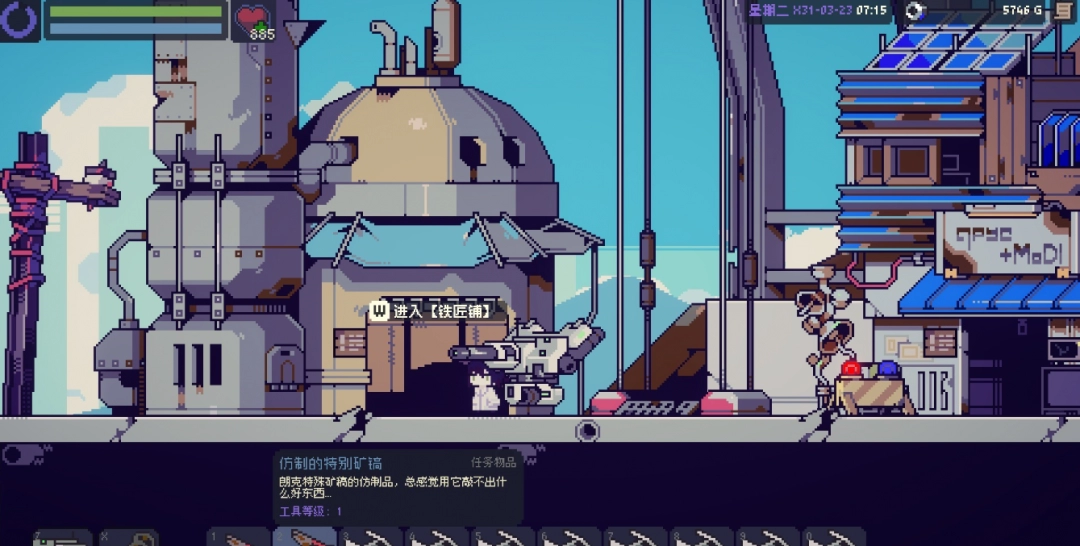The height and width of the screenshot is (546, 1080).
Task: Select the highlighted imitation pickaxe hotbar slot
Action: (304, 538)
